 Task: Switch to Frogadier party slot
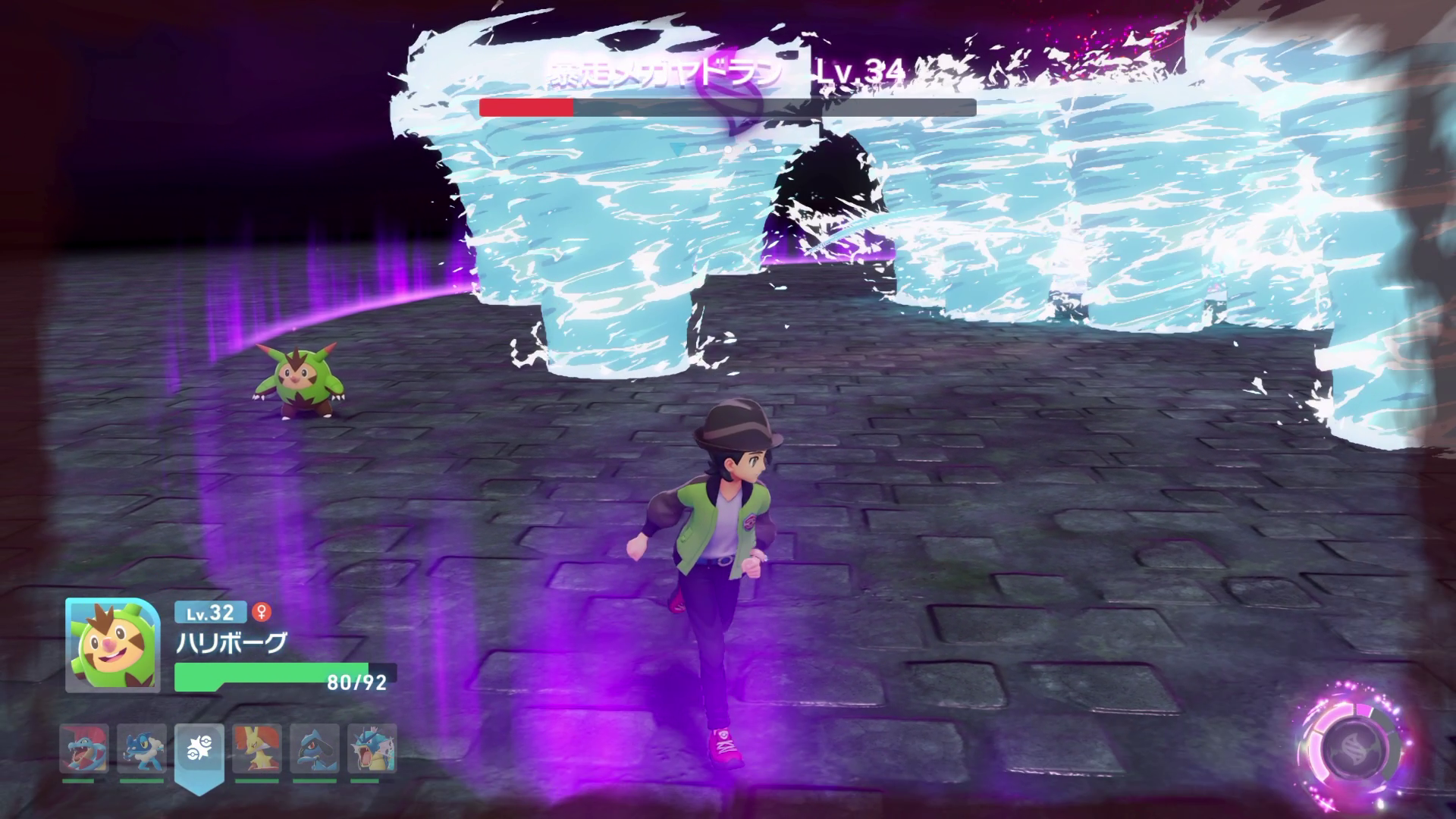142,748
